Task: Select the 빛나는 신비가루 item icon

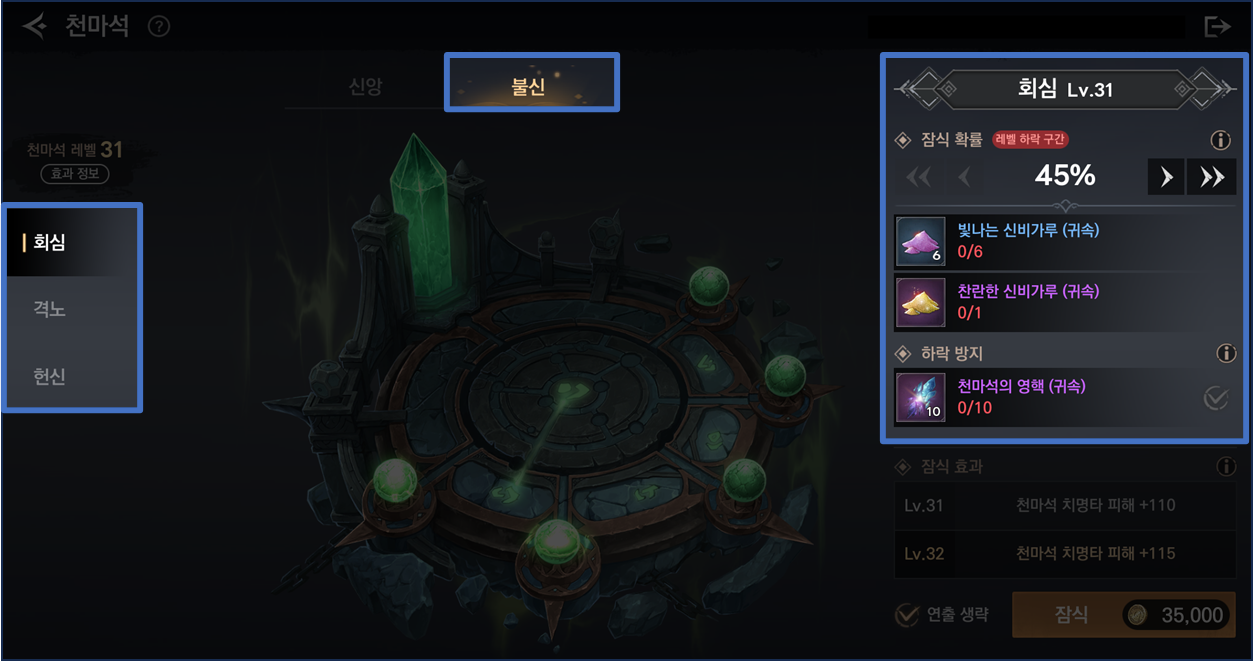Action: [x=920, y=241]
